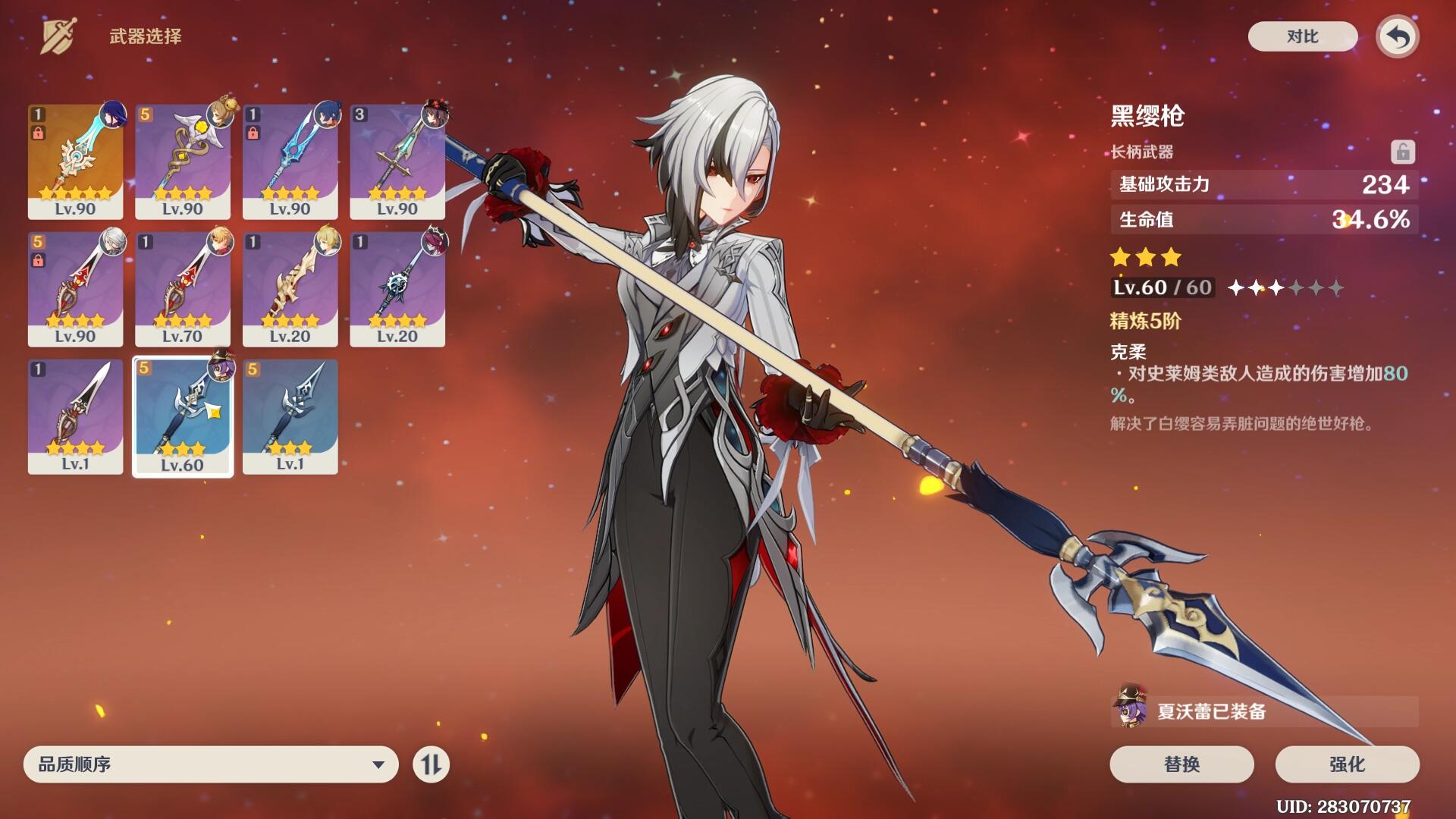
Task: Toggle the weapon lock icon
Action: tap(1402, 152)
